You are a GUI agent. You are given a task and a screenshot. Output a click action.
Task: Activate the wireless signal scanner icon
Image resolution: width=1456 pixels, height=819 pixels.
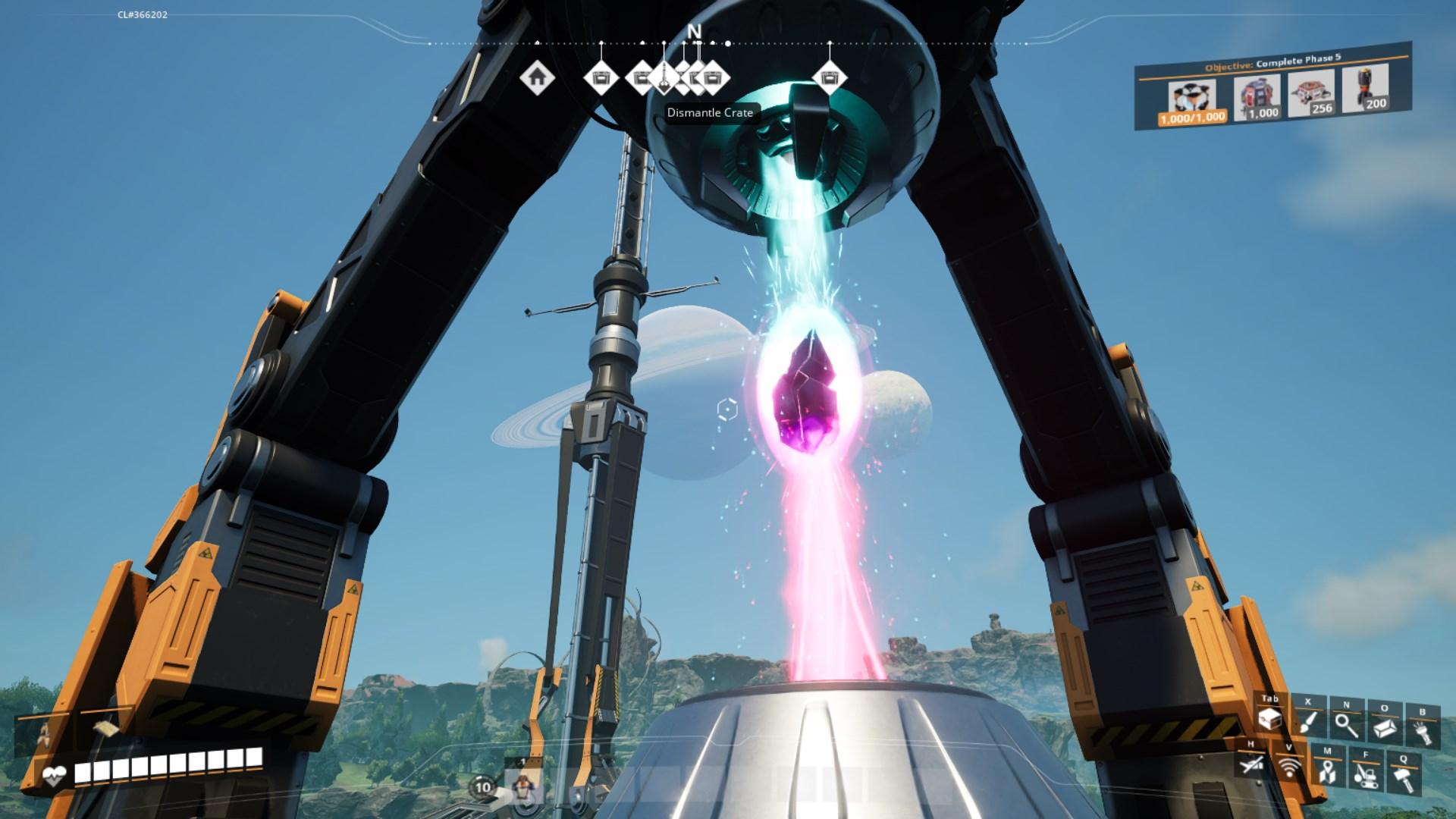(x=1289, y=767)
